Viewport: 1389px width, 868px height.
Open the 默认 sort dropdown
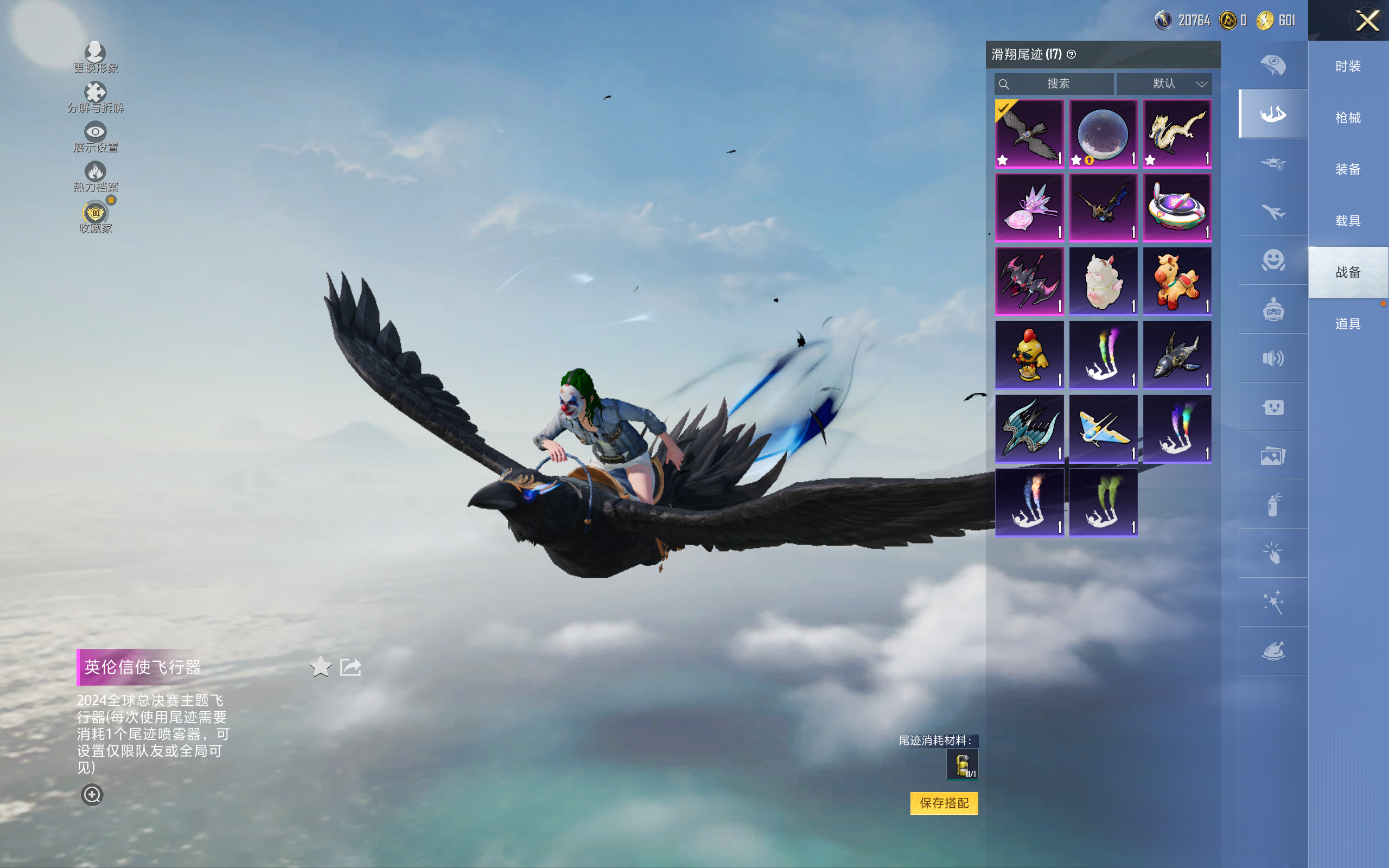pyautogui.click(x=1164, y=84)
